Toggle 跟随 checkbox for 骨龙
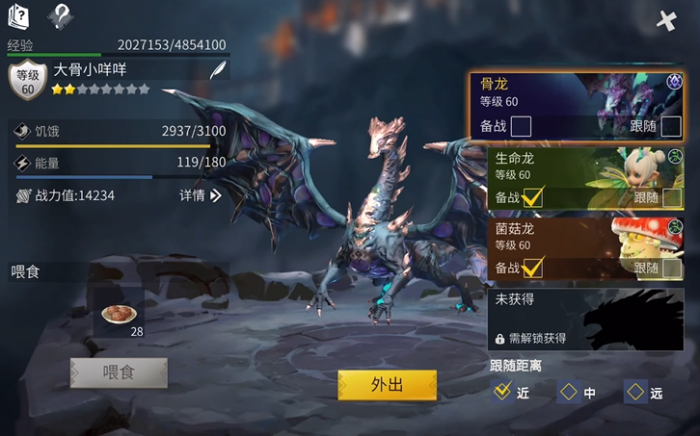 point(671,126)
